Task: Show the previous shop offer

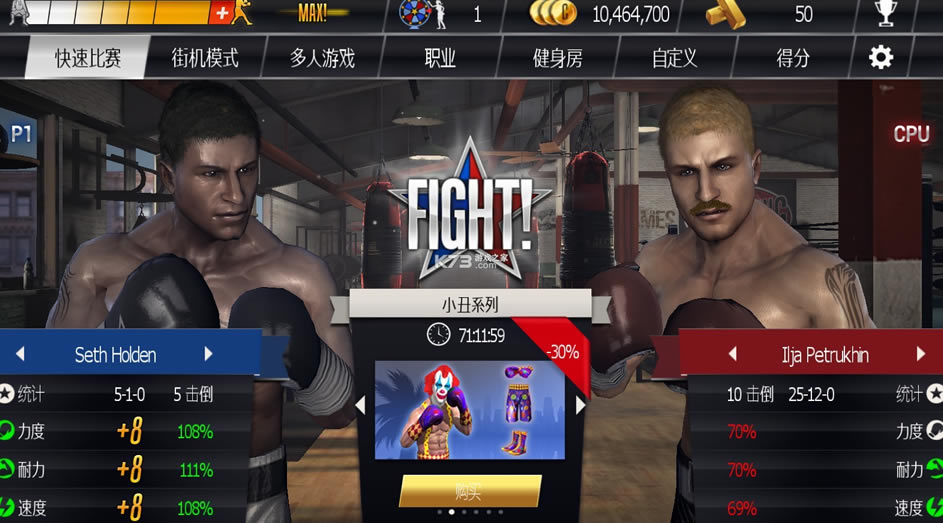Action: 361,406
